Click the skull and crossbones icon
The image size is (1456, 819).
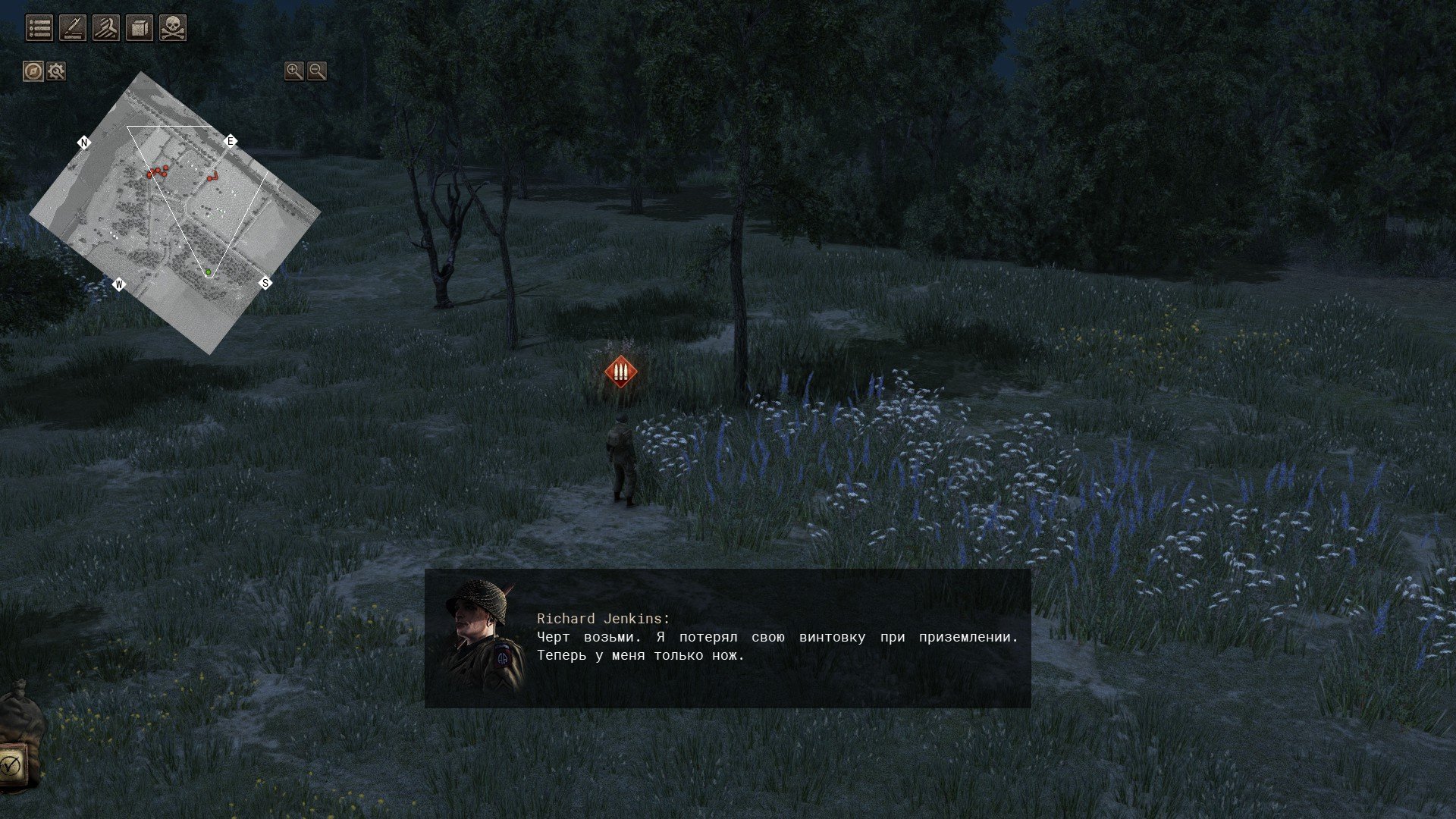click(x=173, y=29)
